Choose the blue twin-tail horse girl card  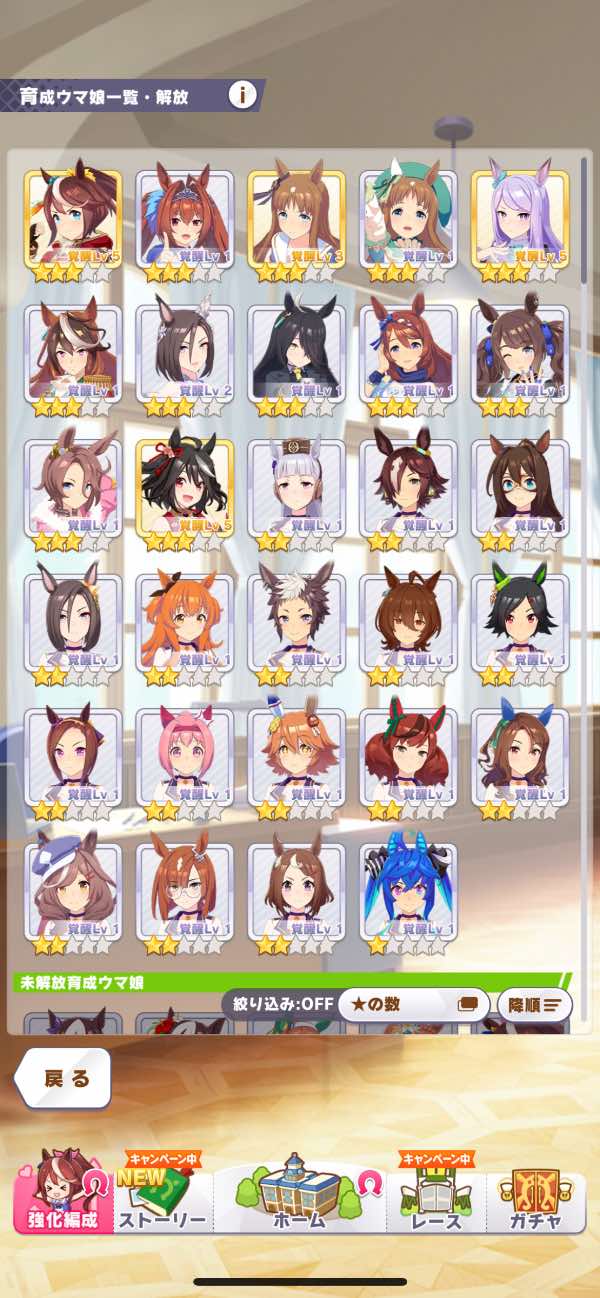408,893
